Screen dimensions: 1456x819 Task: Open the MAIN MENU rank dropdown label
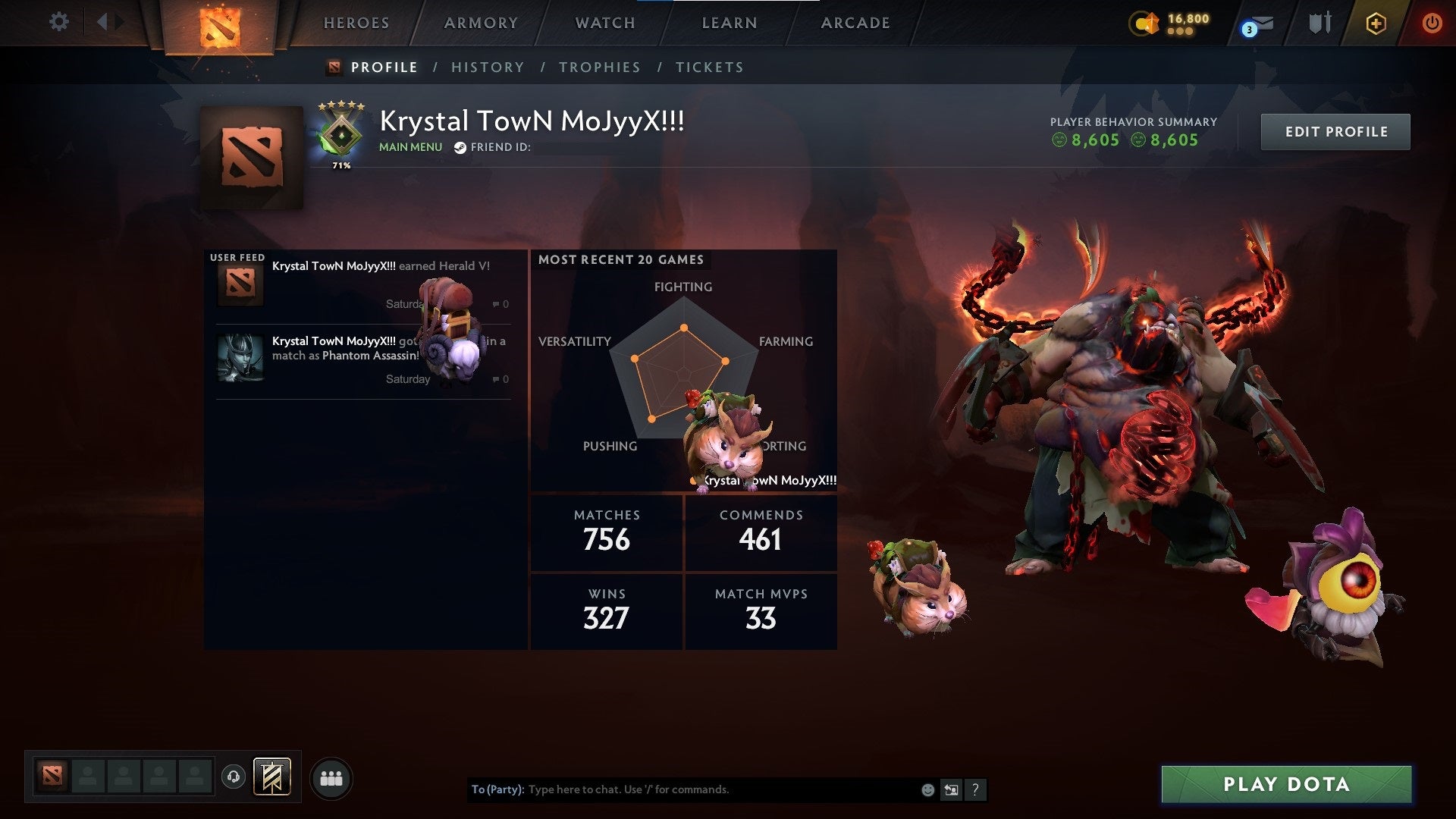tap(409, 146)
